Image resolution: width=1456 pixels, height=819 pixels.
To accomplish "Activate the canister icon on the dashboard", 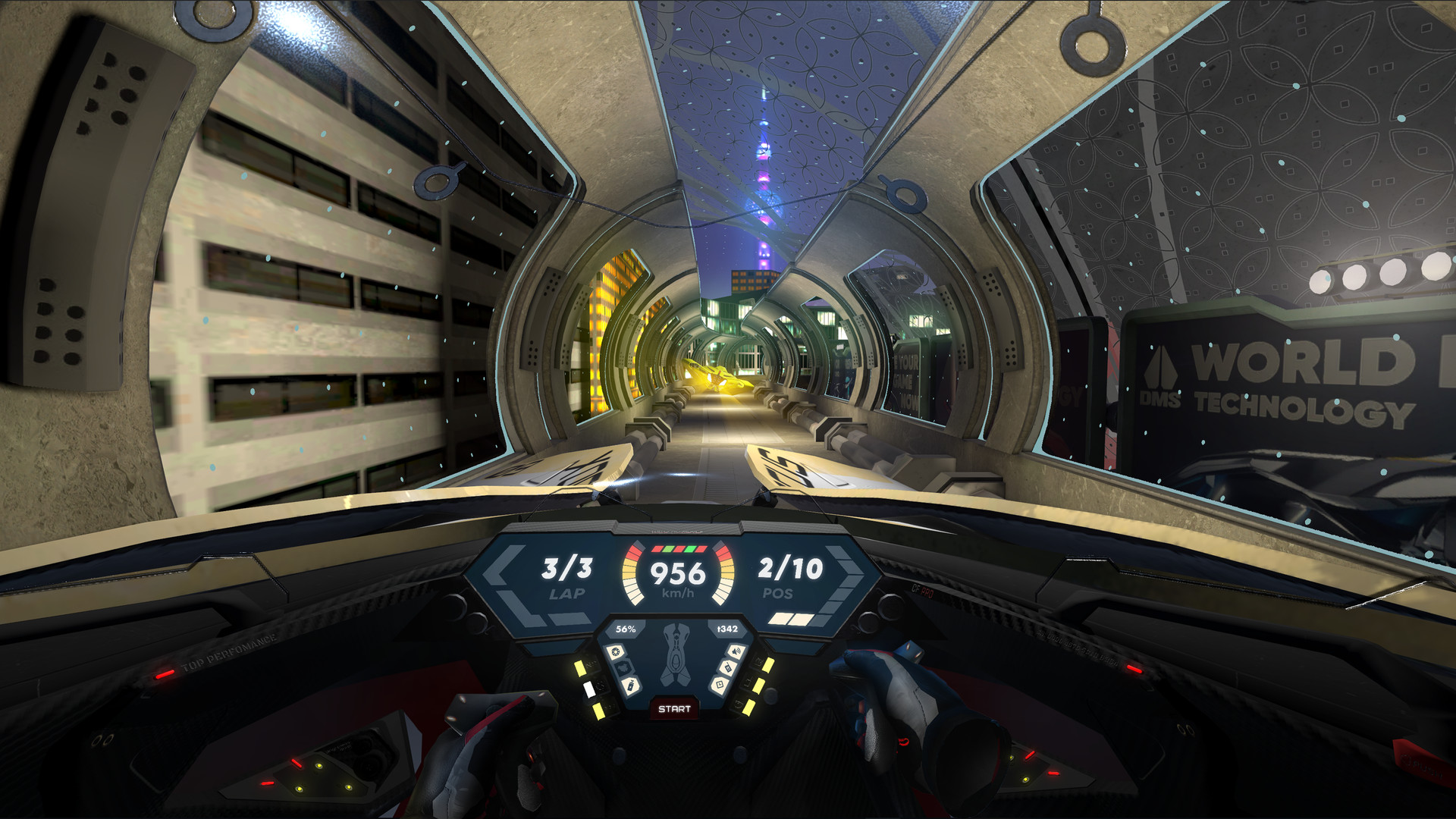I will 631,686.
